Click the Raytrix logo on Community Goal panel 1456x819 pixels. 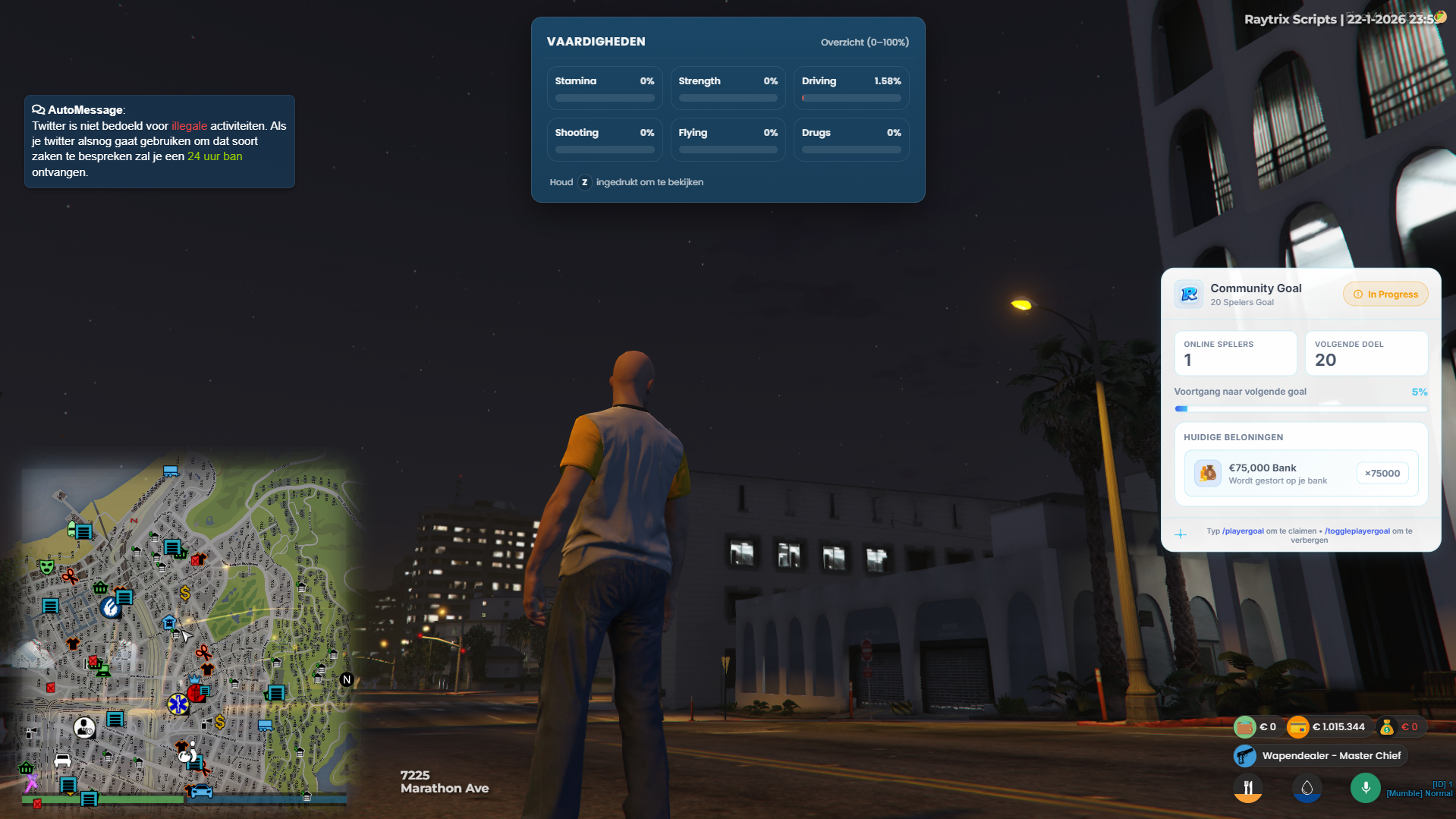point(1188,295)
